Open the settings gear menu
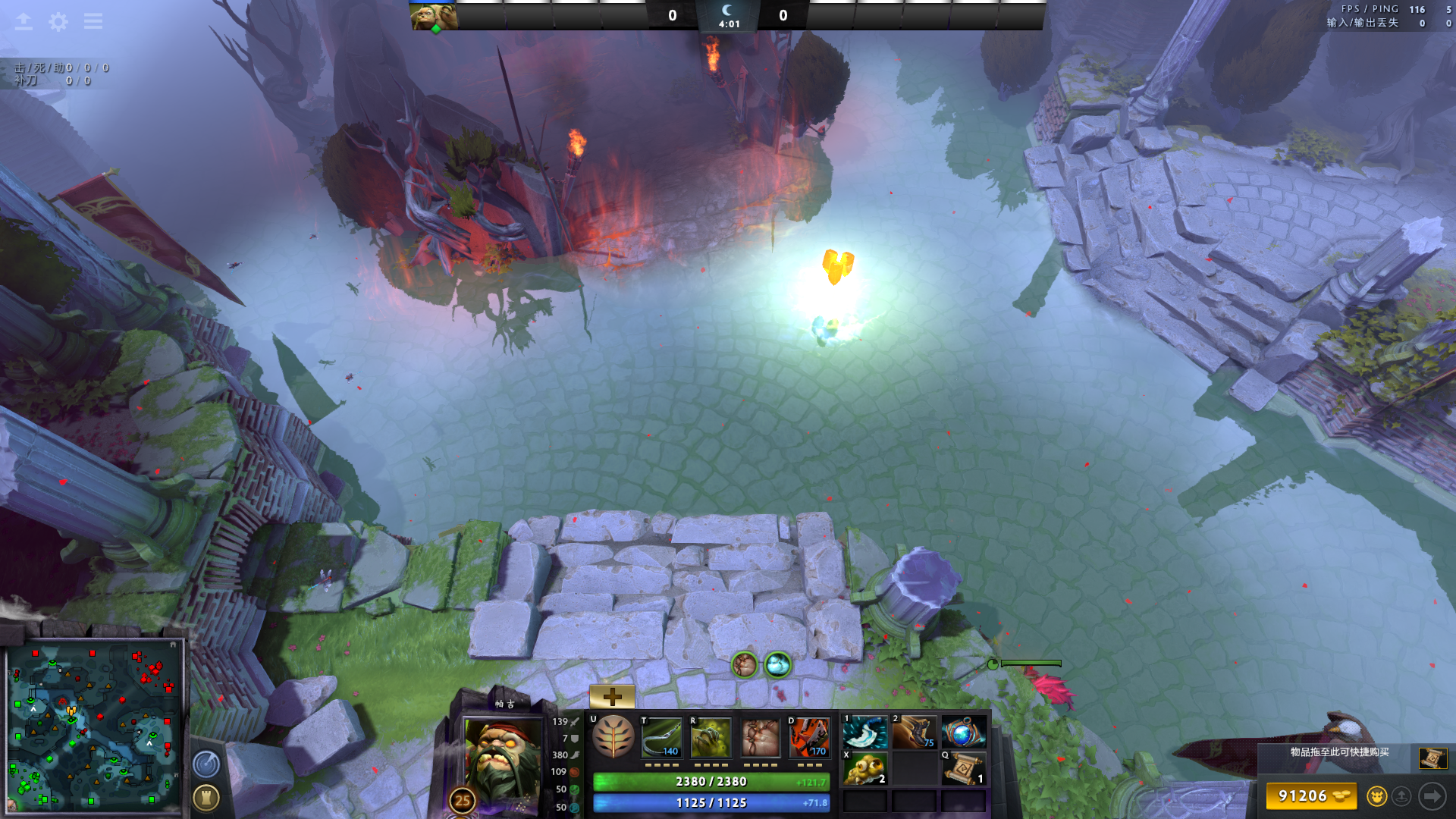Viewport: 1456px width, 819px height. [x=58, y=21]
